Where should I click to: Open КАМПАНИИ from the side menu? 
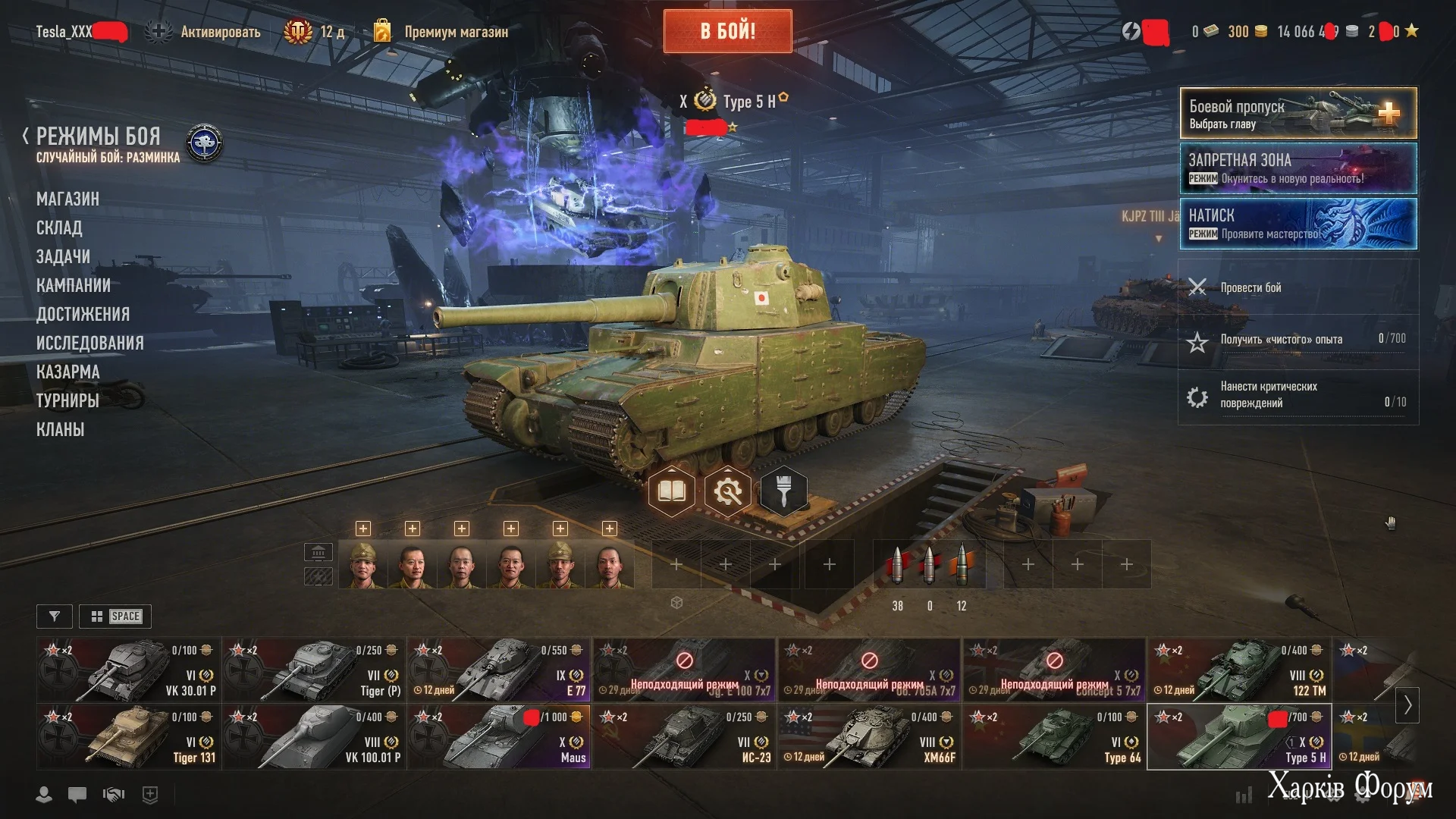pyautogui.click(x=74, y=285)
